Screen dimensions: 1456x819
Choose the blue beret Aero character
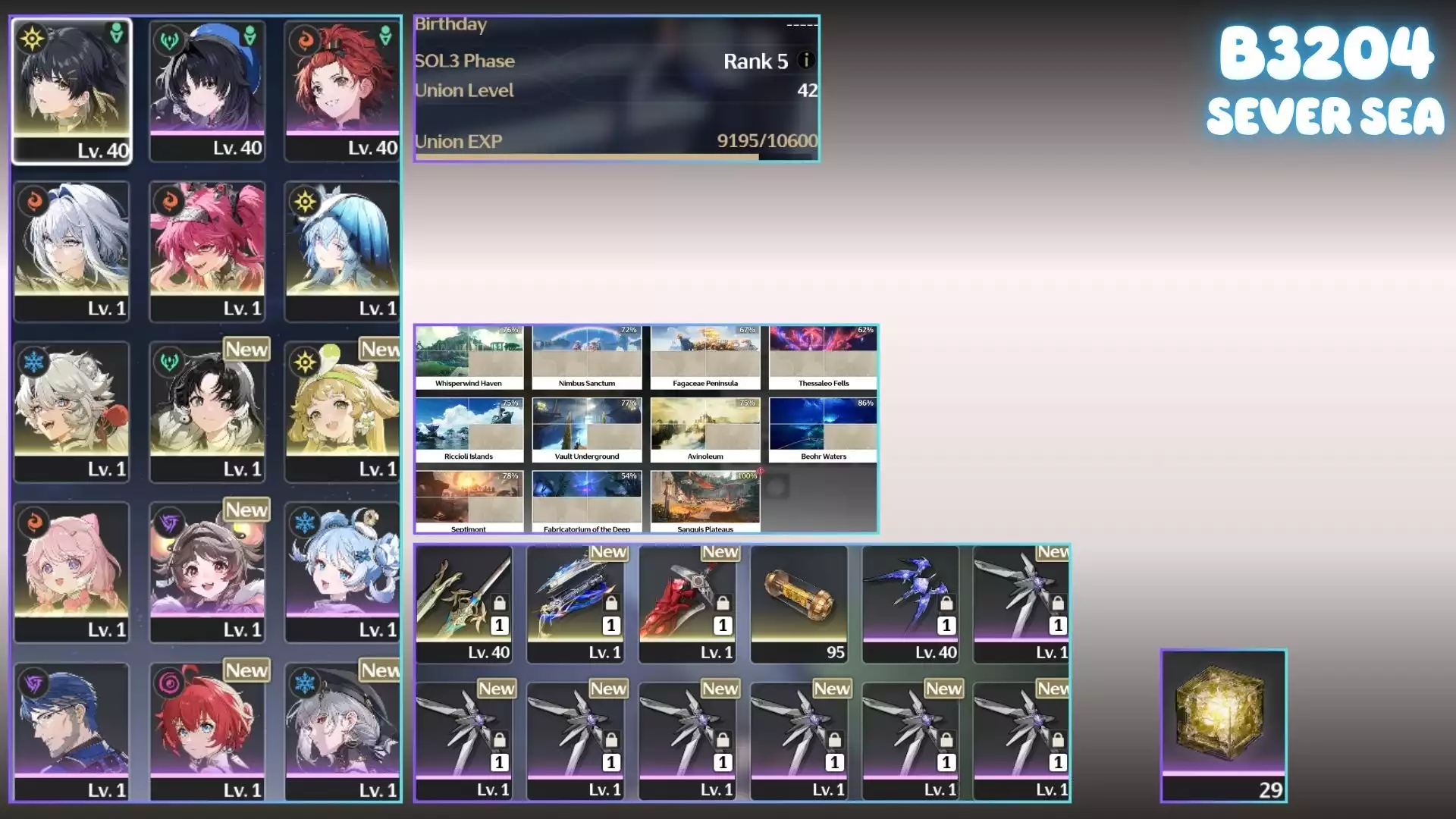207,89
